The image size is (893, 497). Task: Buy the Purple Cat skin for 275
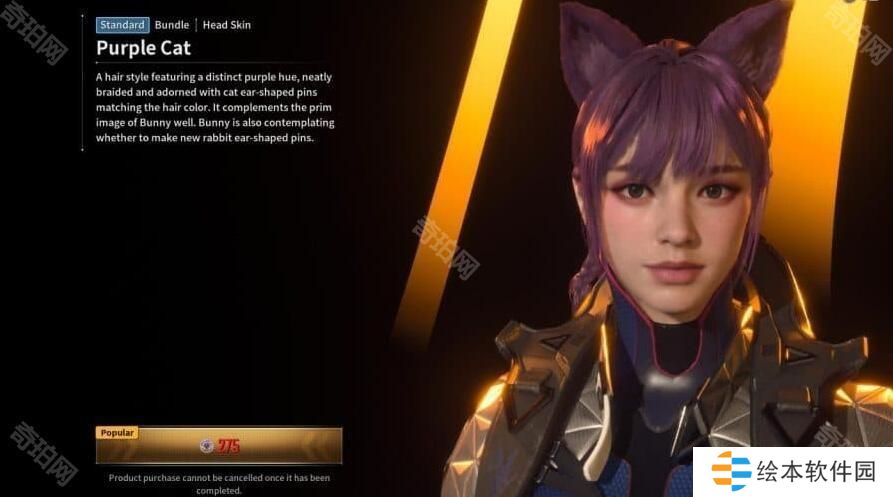pyautogui.click(x=219, y=446)
